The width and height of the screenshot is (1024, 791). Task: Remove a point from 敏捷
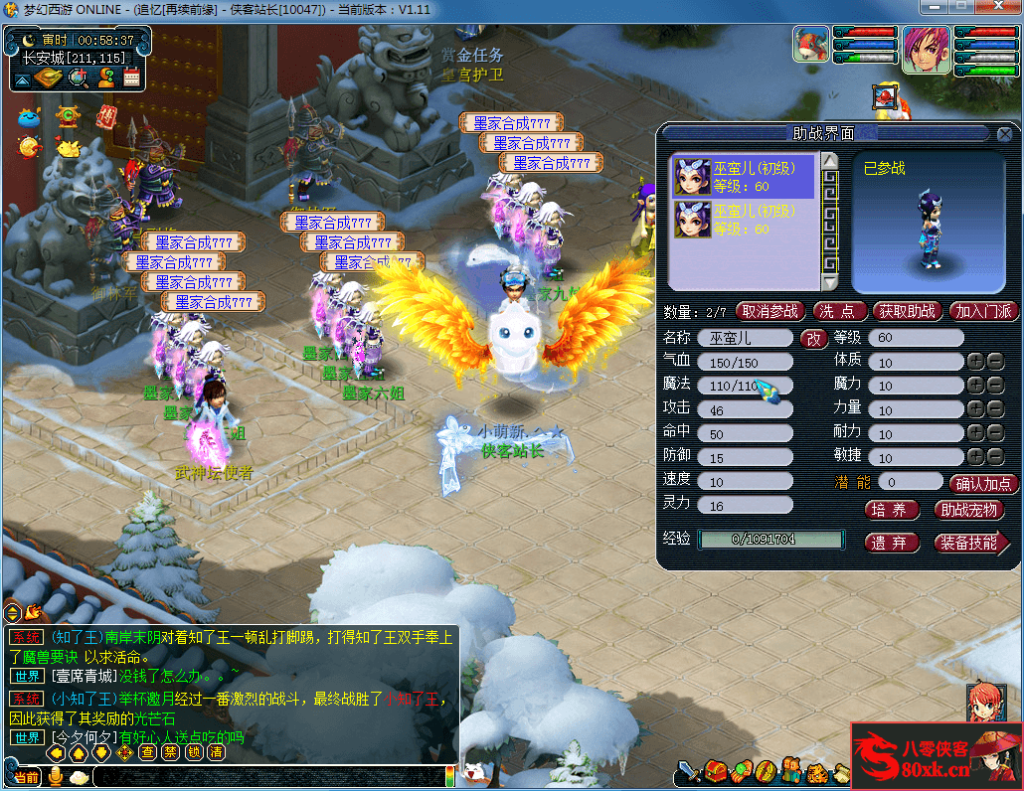click(996, 457)
